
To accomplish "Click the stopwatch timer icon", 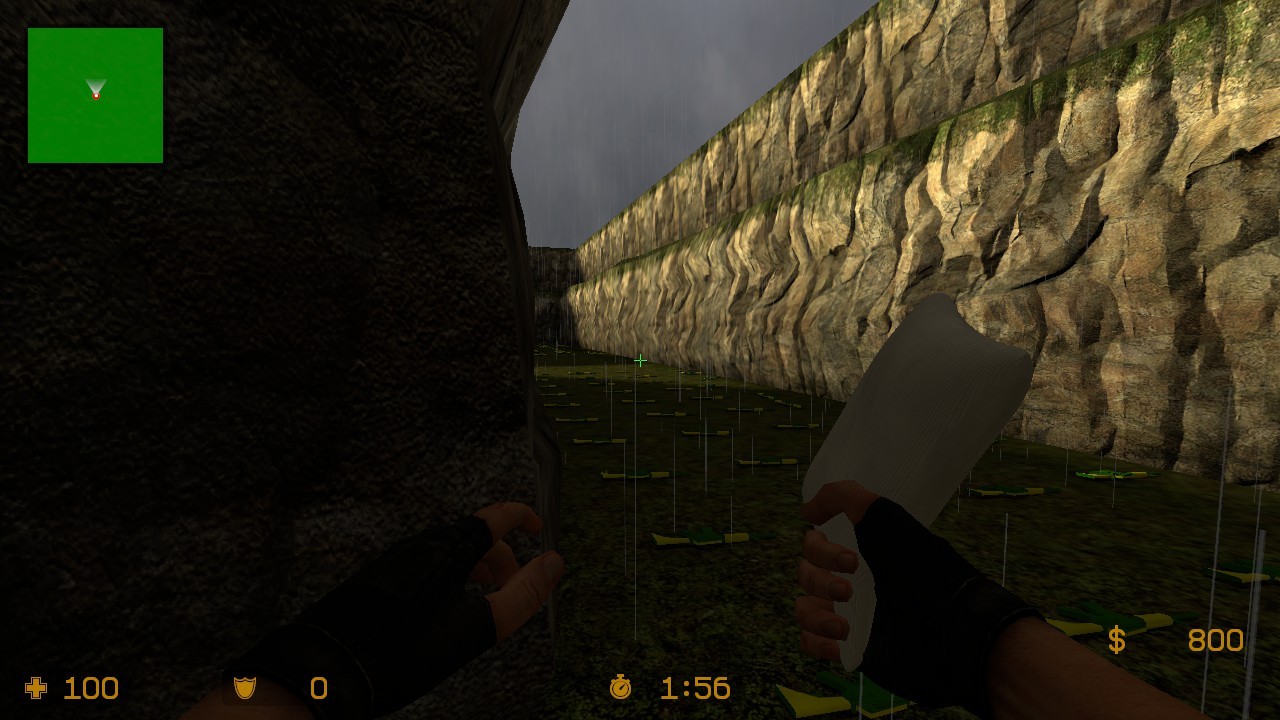I will point(620,688).
